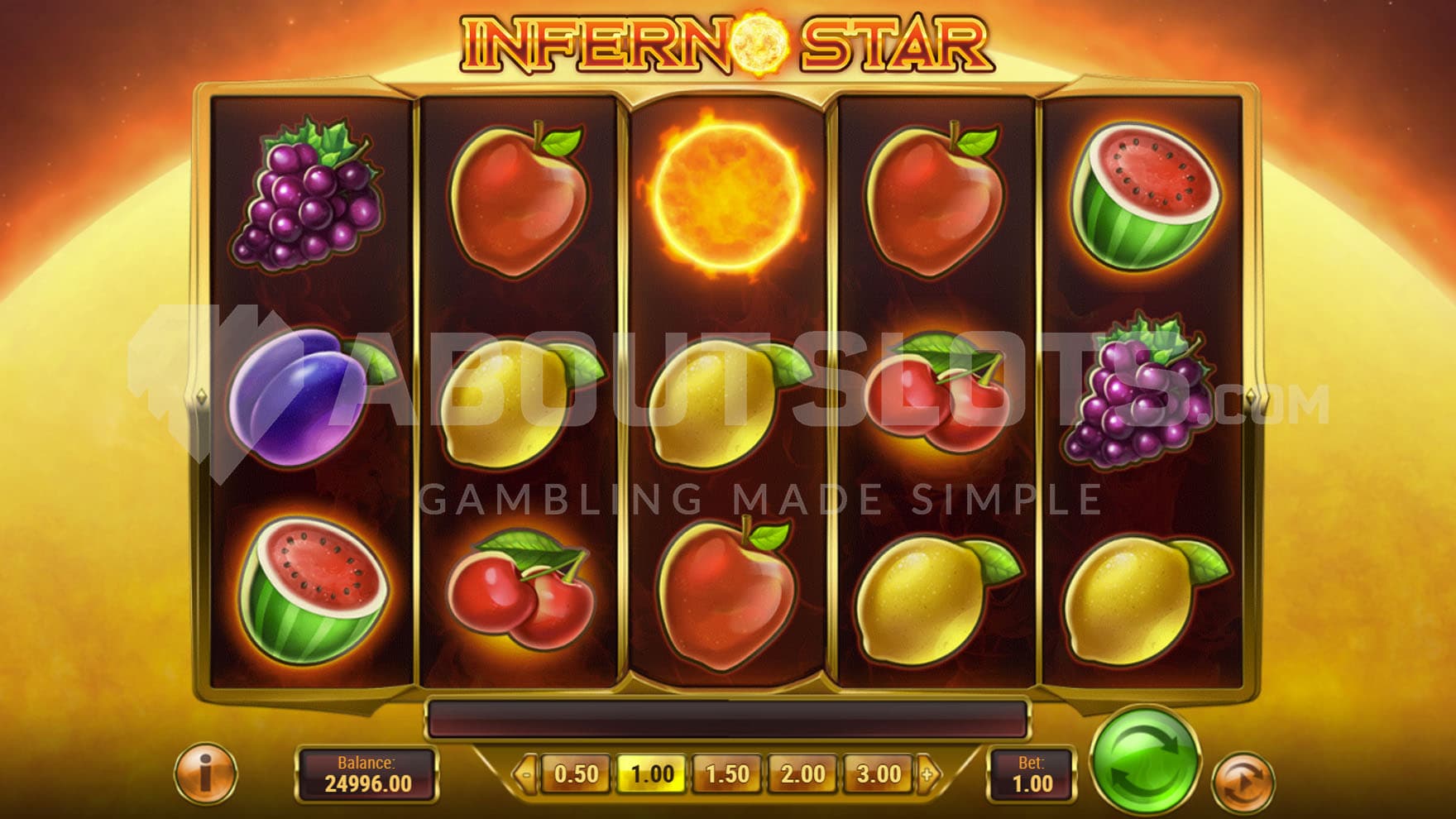Activate the orange auto-play button
The image size is (1456, 819).
click(1242, 783)
